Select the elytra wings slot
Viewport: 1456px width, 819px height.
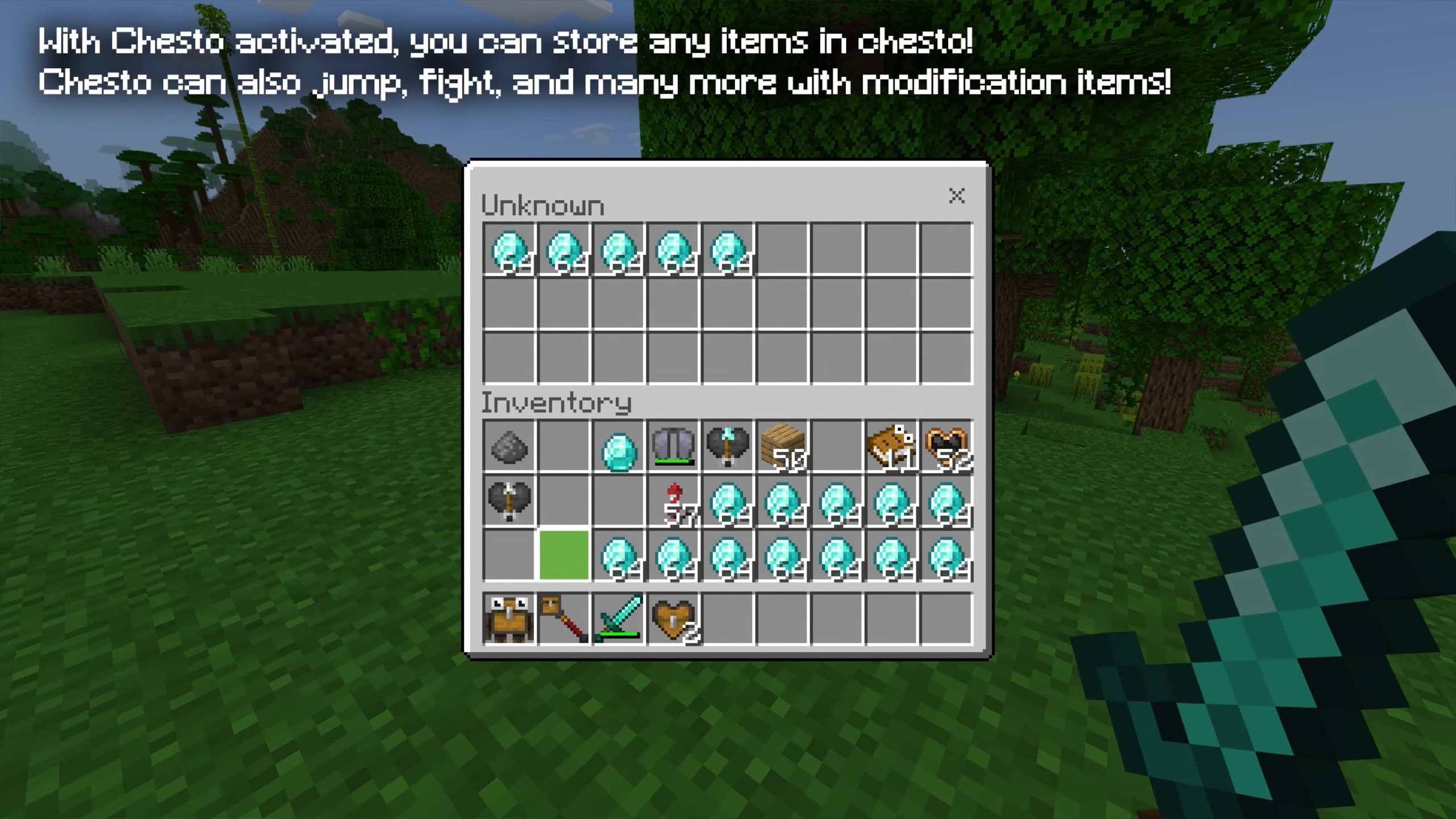[673, 447]
